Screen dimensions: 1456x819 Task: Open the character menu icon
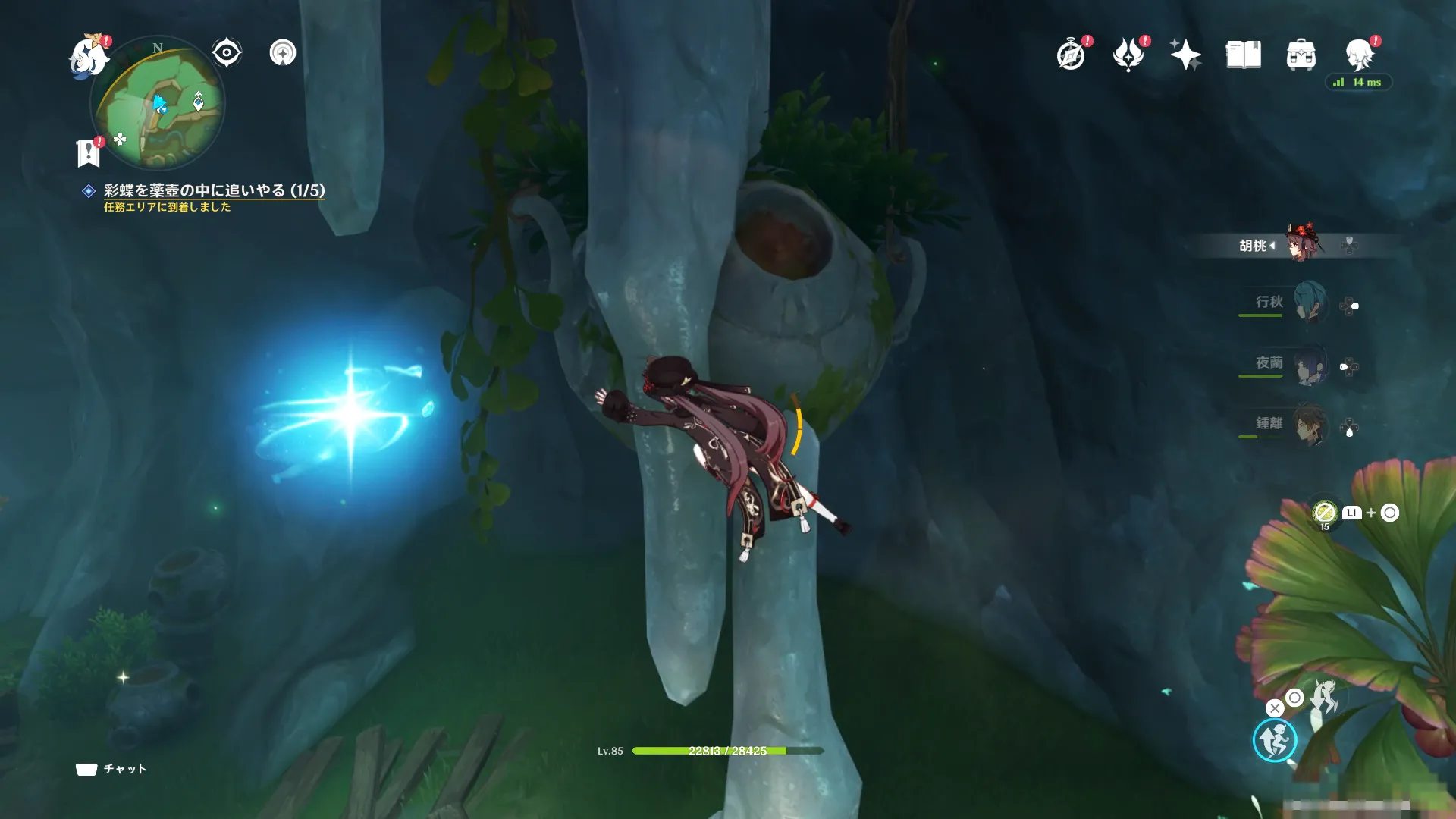click(x=1359, y=55)
